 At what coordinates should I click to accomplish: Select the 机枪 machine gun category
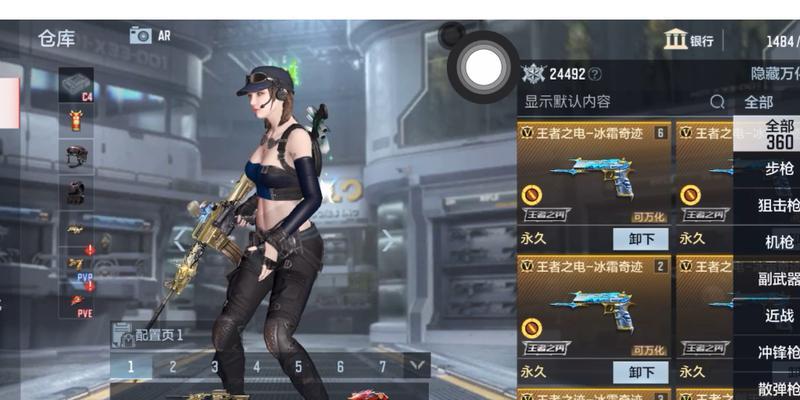click(x=779, y=242)
